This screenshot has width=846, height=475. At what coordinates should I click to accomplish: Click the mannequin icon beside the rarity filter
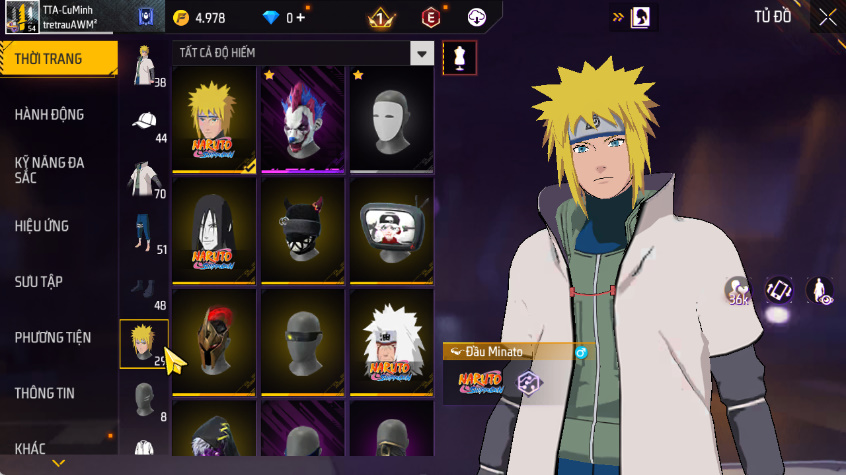tap(460, 57)
